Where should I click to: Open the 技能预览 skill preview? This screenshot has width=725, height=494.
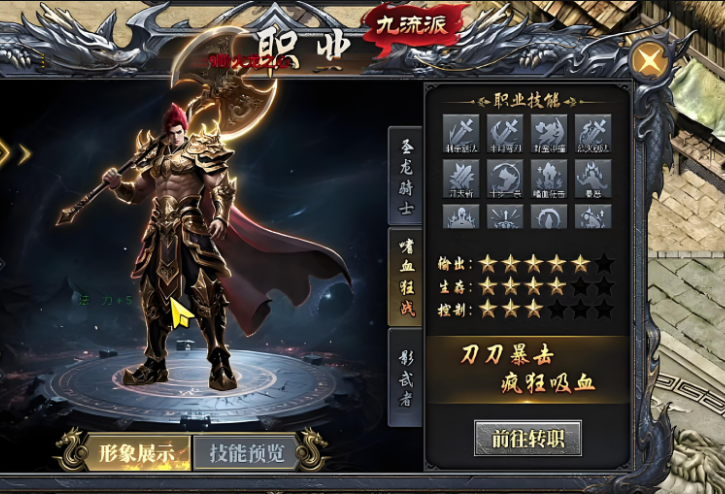click(x=246, y=452)
